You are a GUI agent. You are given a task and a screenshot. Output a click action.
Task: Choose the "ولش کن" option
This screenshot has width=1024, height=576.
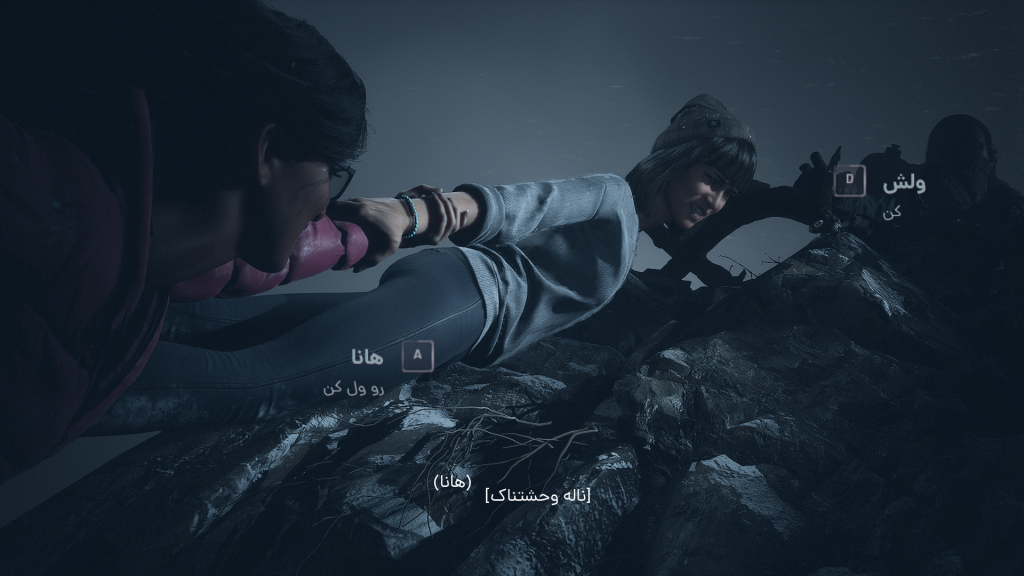[850, 182]
